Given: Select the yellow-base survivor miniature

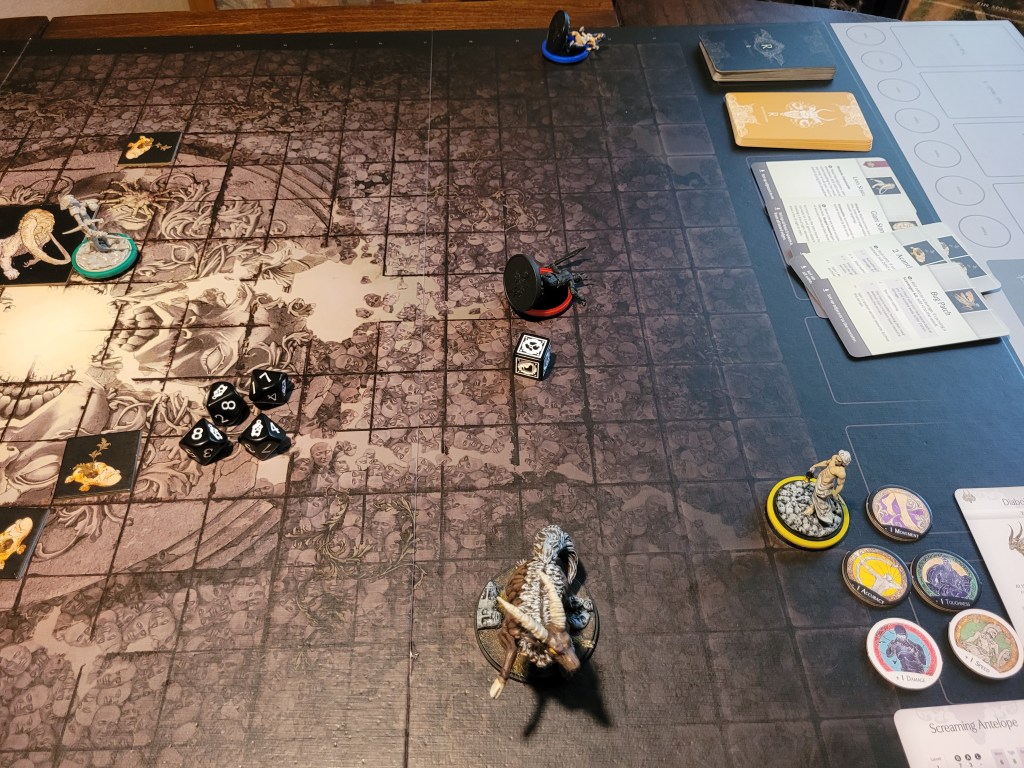Looking at the screenshot, I should click(x=809, y=505).
